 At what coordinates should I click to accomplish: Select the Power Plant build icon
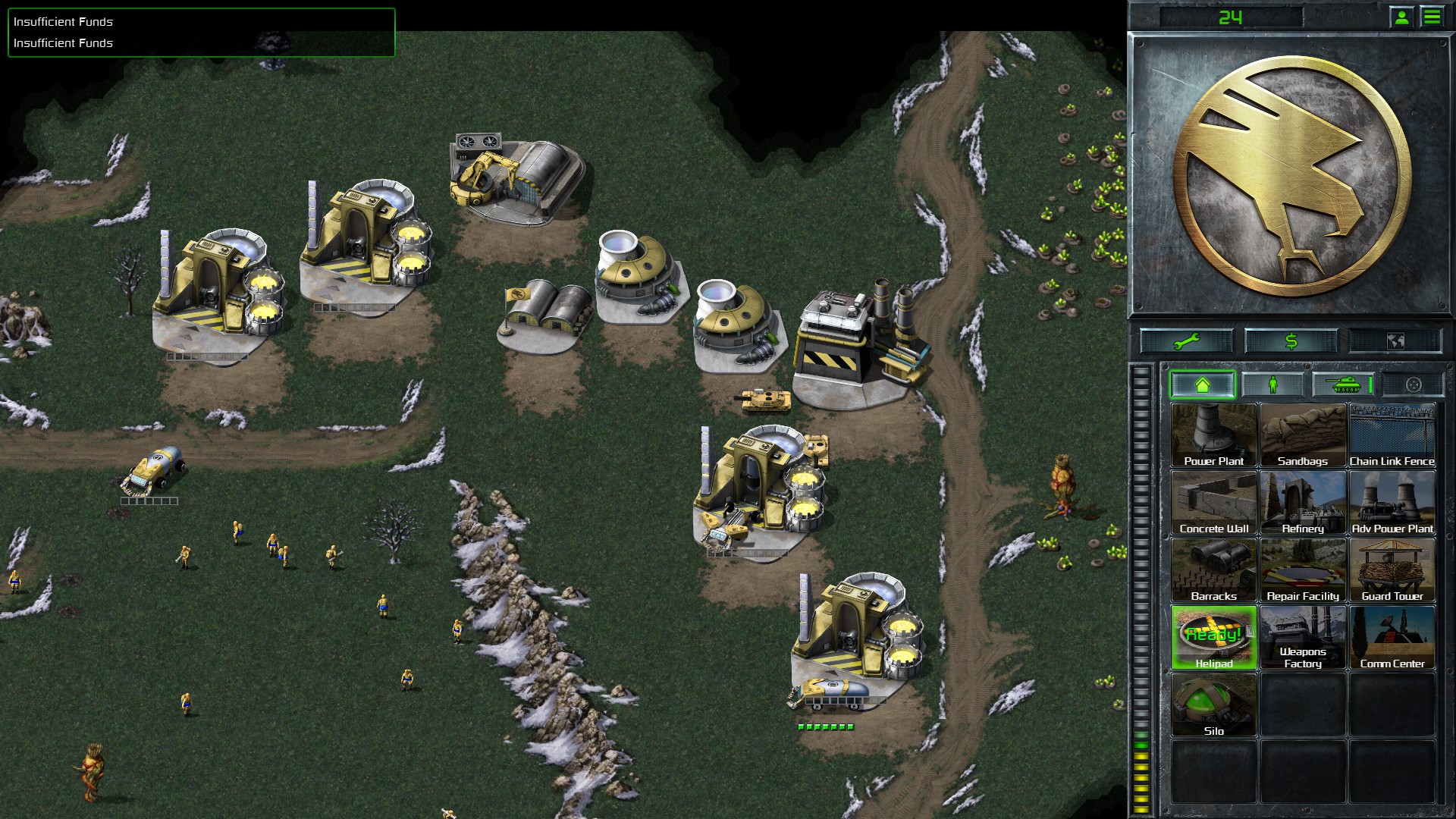(x=1213, y=432)
